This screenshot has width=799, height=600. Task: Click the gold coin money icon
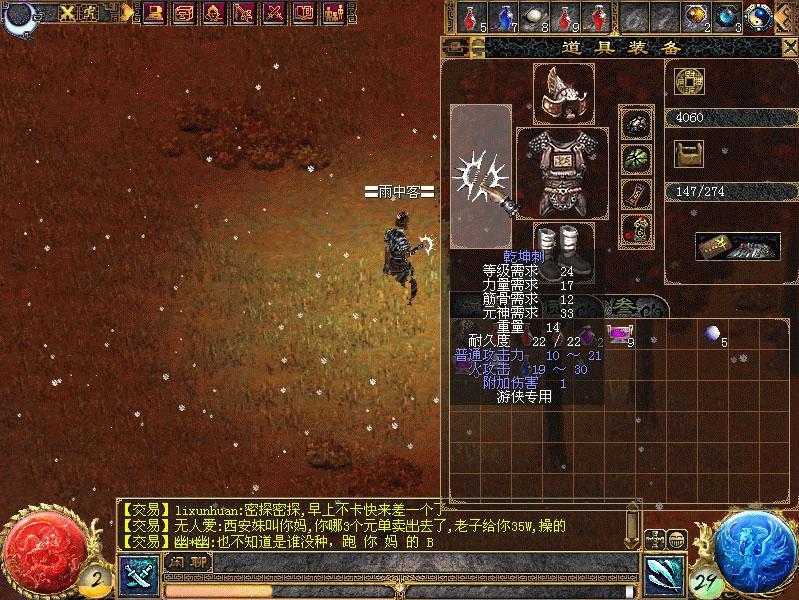click(x=689, y=81)
